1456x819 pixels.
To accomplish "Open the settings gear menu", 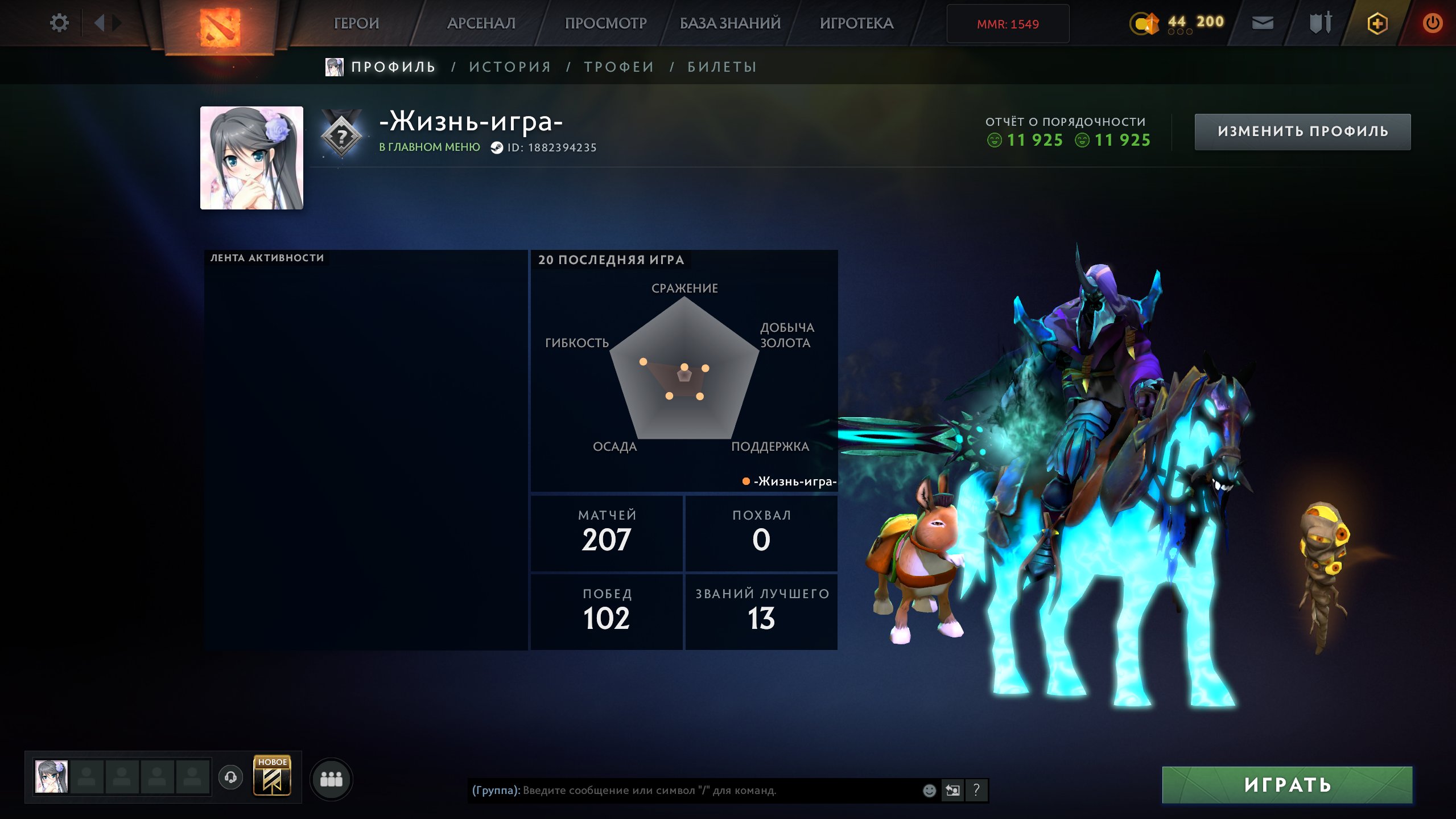I will (x=59, y=22).
